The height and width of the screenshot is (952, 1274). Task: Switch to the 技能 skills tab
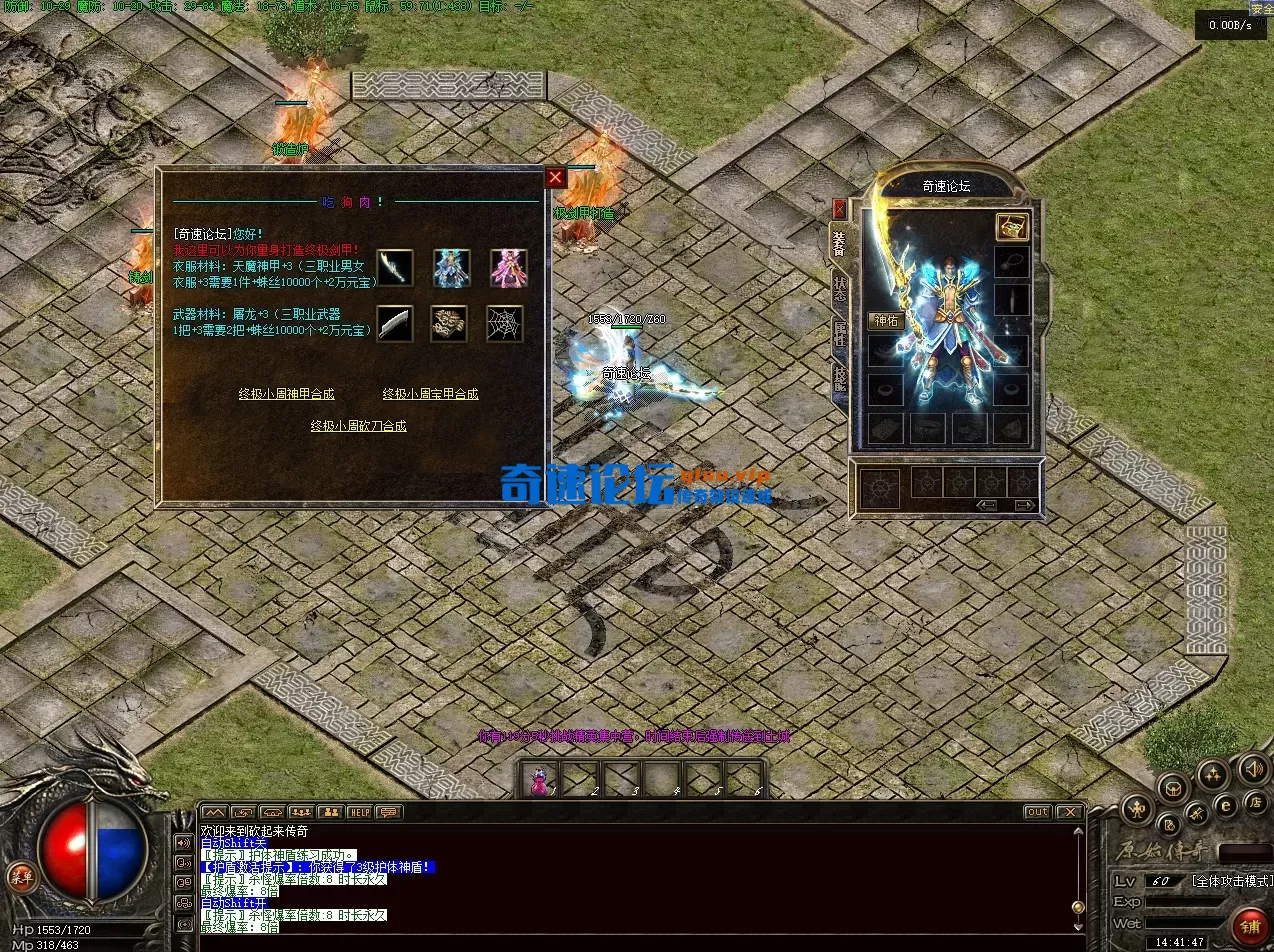(839, 379)
